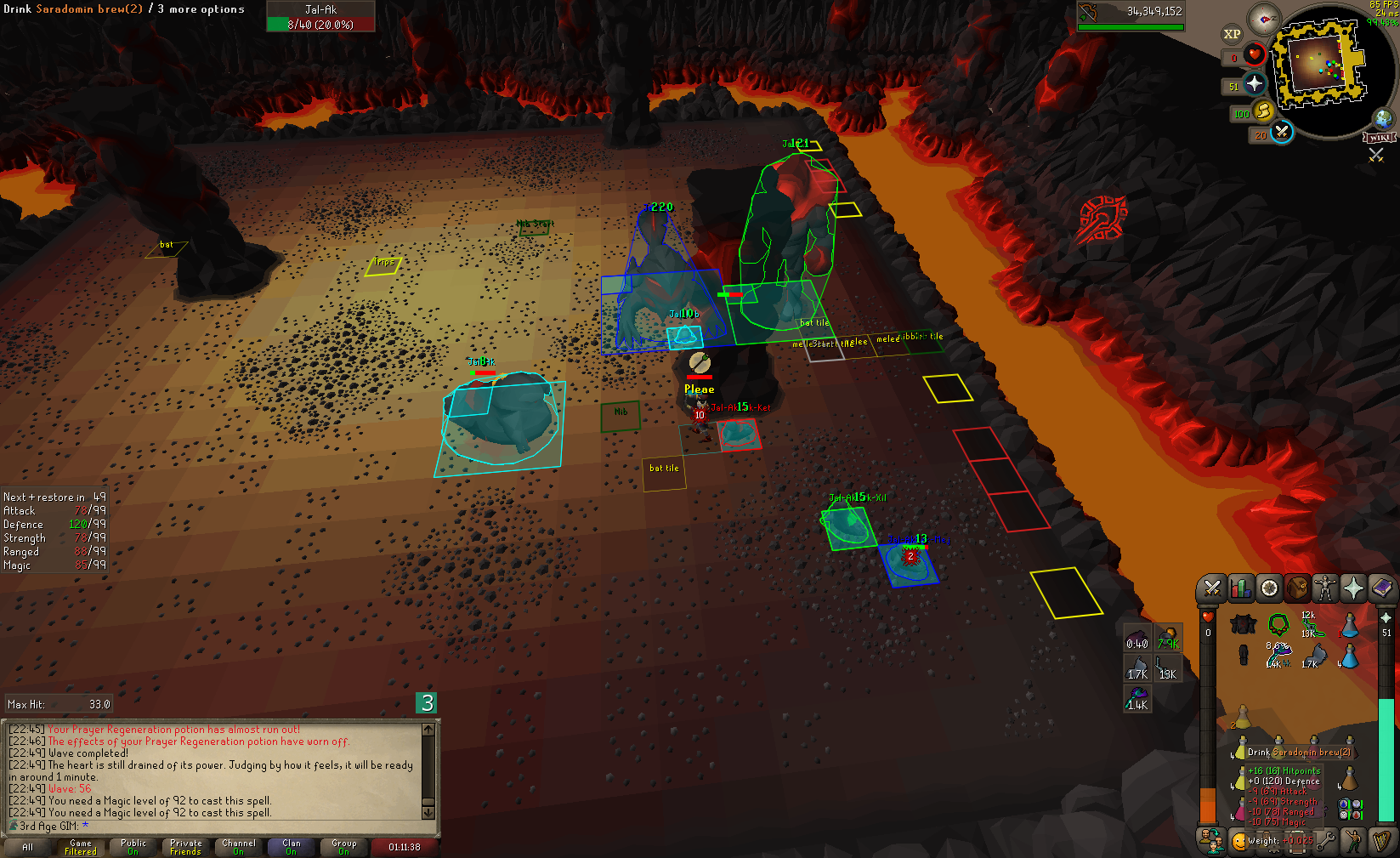Select the Game chat filter tab
Screen dimensions: 1400x858
tap(81, 847)
